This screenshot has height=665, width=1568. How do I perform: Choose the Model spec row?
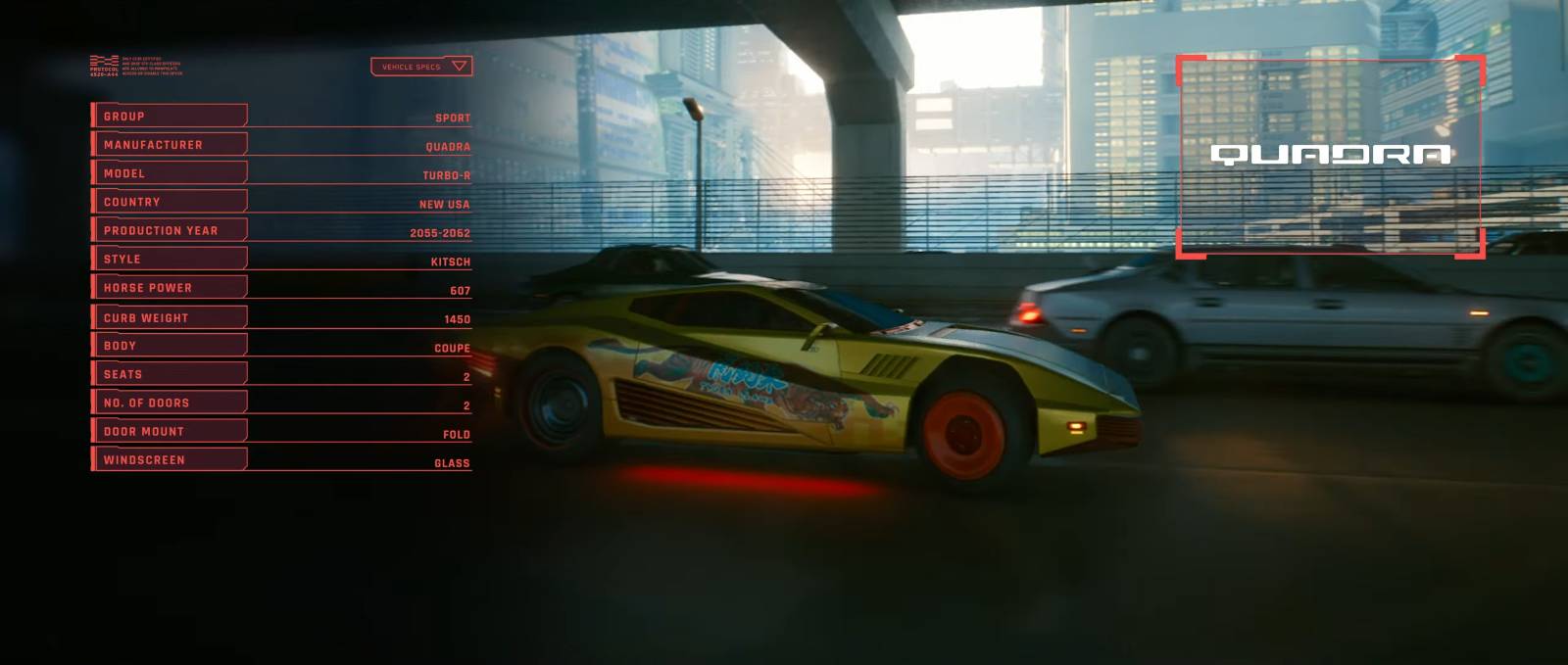tap(169, 173)
